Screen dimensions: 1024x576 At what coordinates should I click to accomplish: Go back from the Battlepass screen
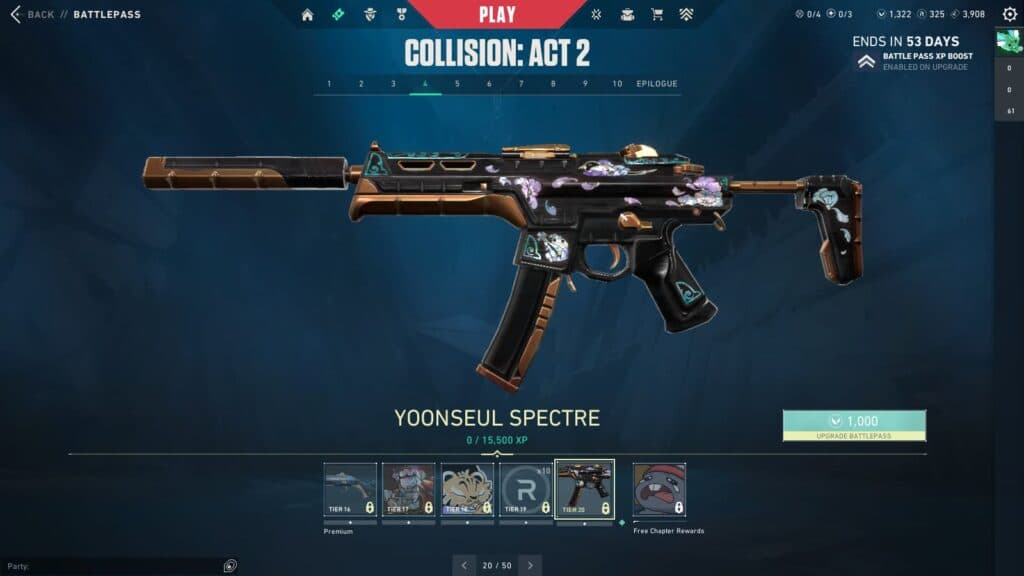pyautogui.click(x=32, y=15)
